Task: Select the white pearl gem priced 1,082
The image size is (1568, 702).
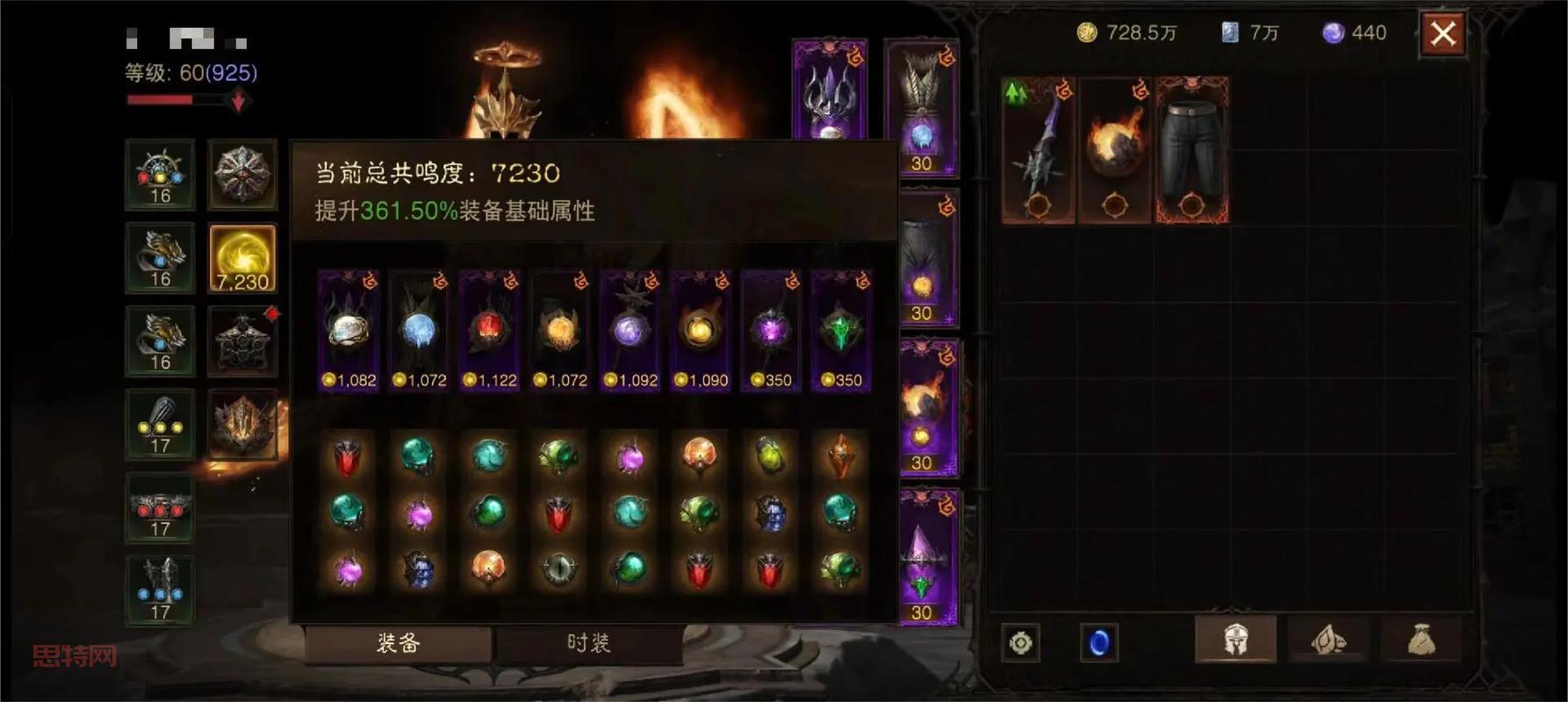Action: (x=349, y=329)
